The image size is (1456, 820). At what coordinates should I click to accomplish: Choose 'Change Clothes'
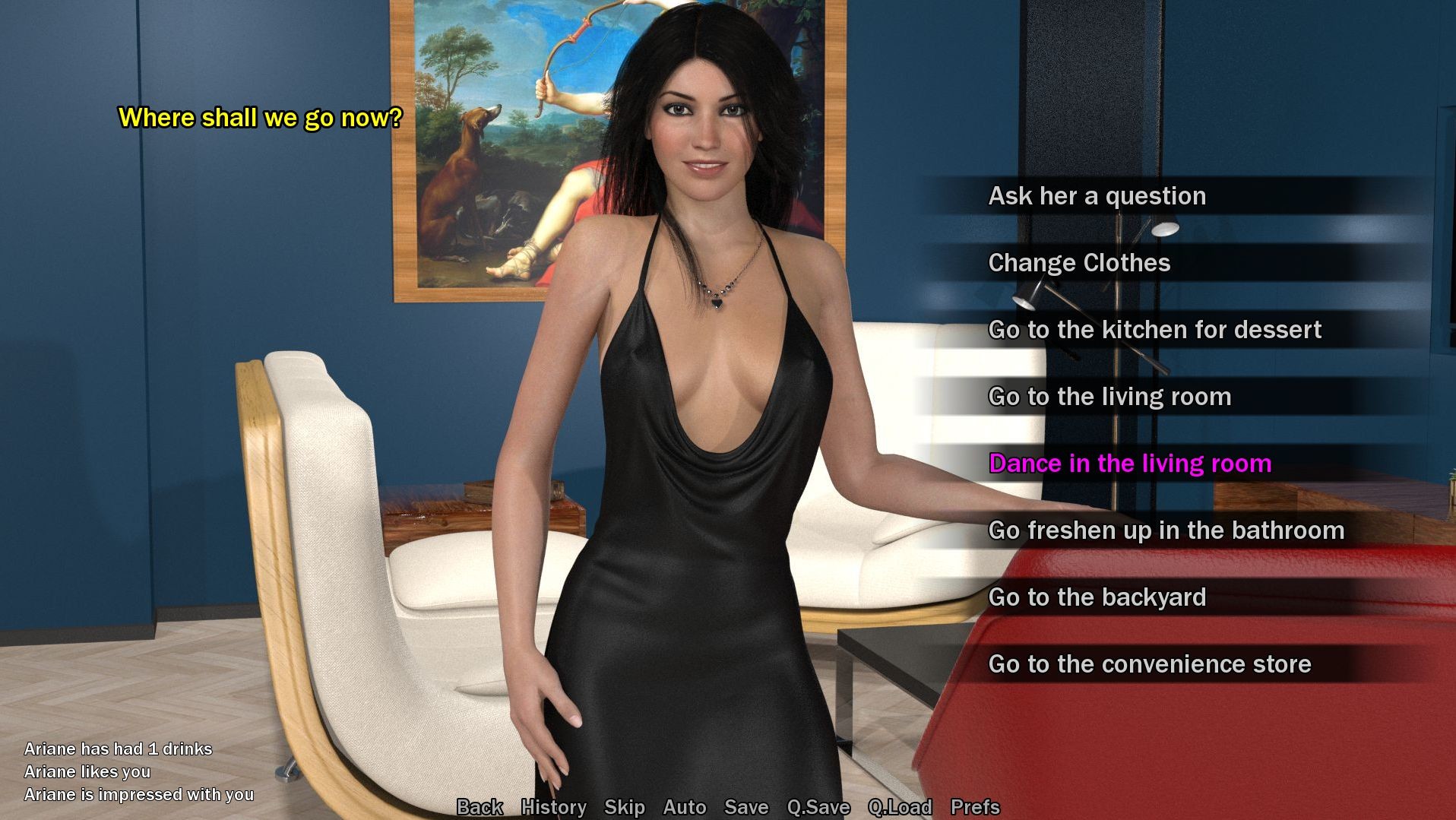1078,262
